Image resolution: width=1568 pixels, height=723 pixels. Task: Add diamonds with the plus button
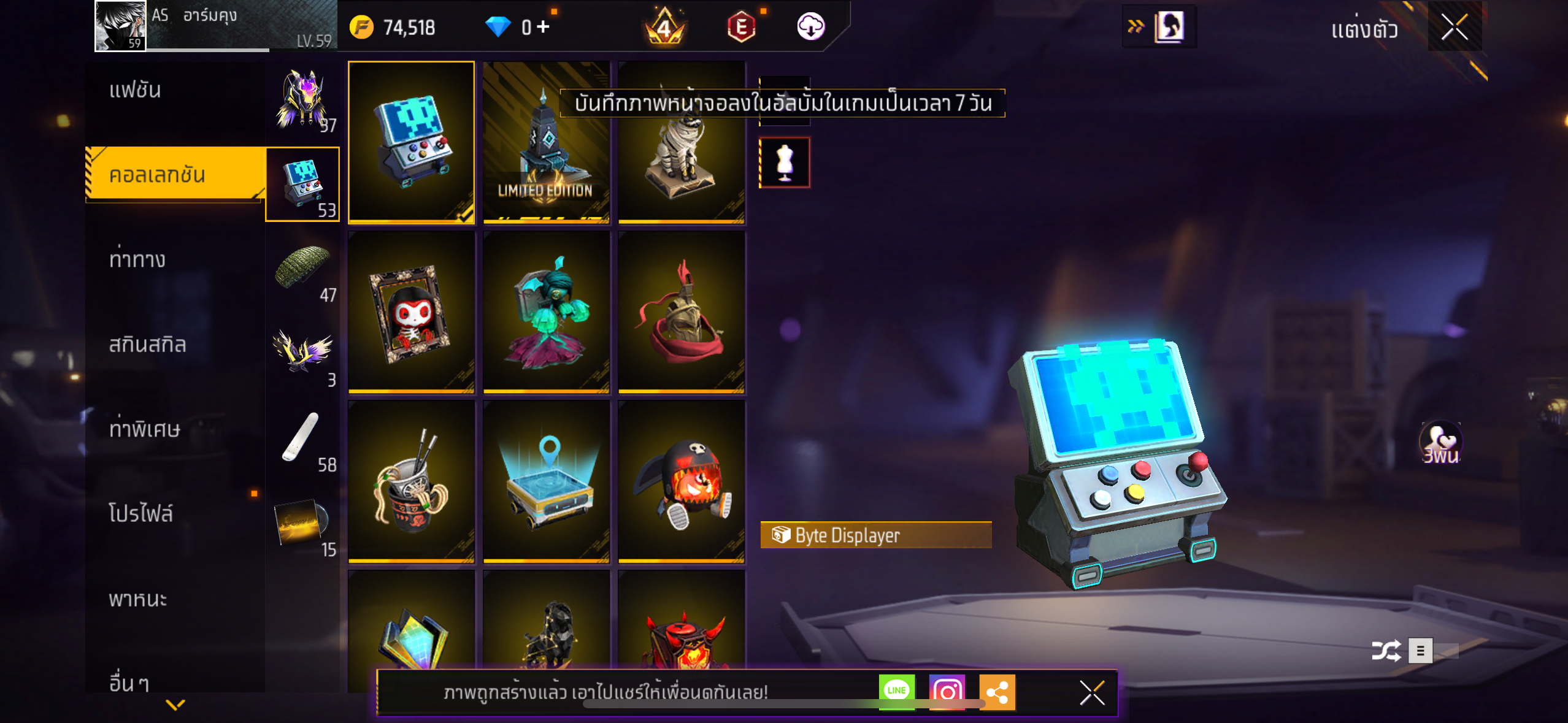(x=543, y=26)
